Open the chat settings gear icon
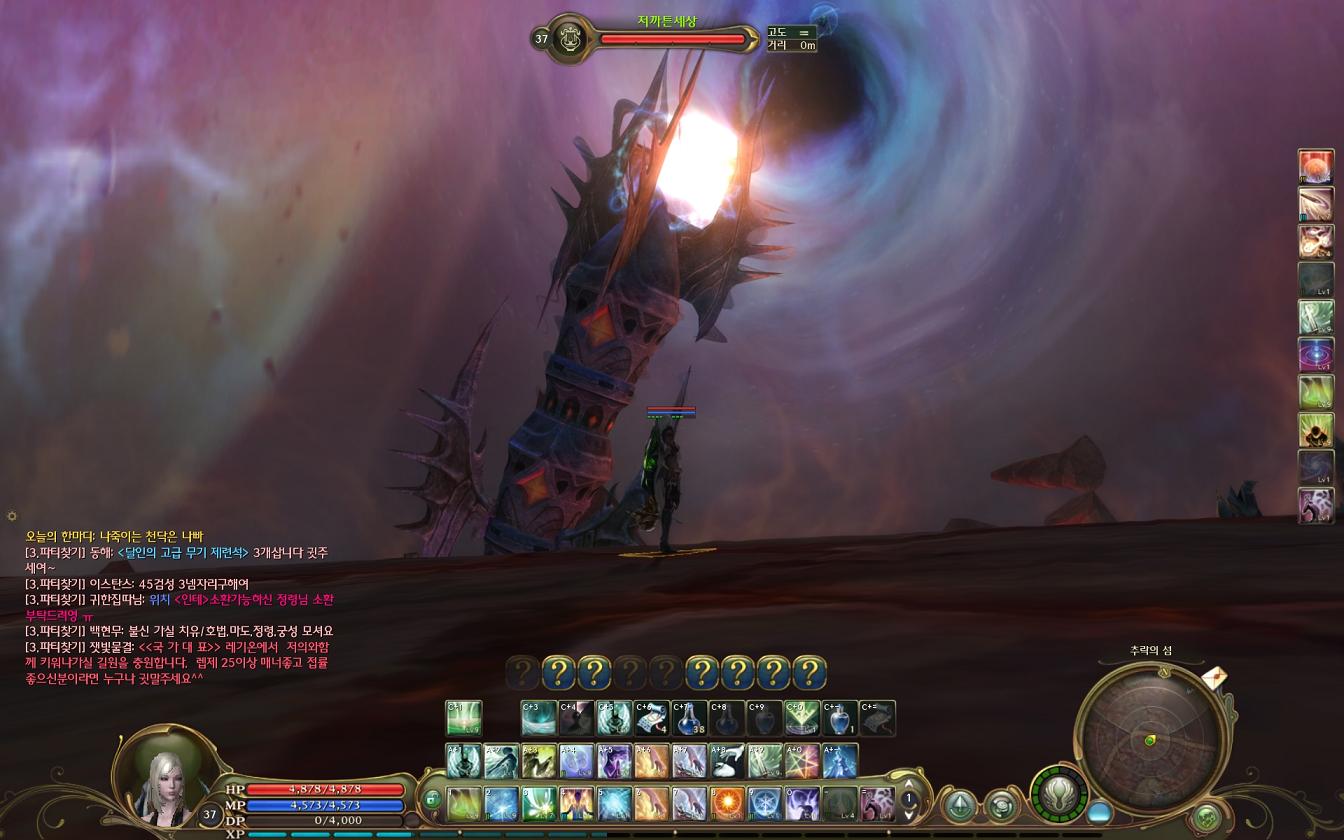The image size is (1344, 840). tap(11, 516)
